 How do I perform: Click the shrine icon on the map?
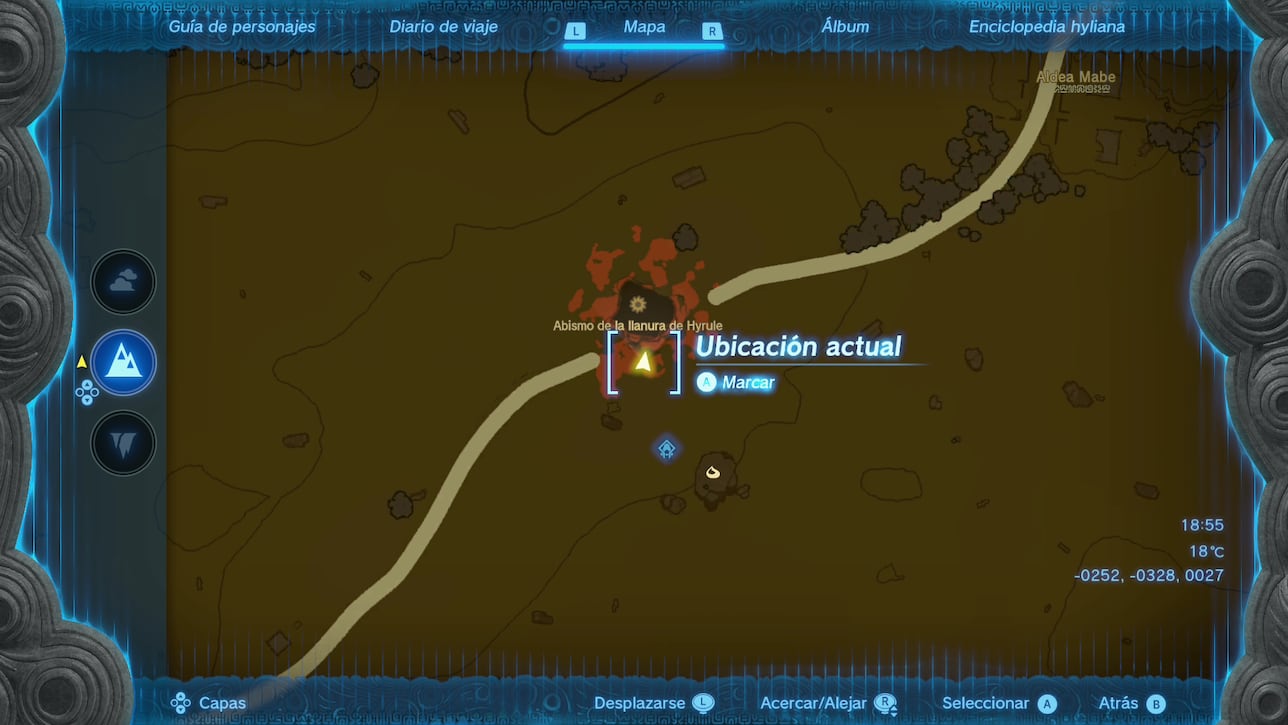coord(665,450)
